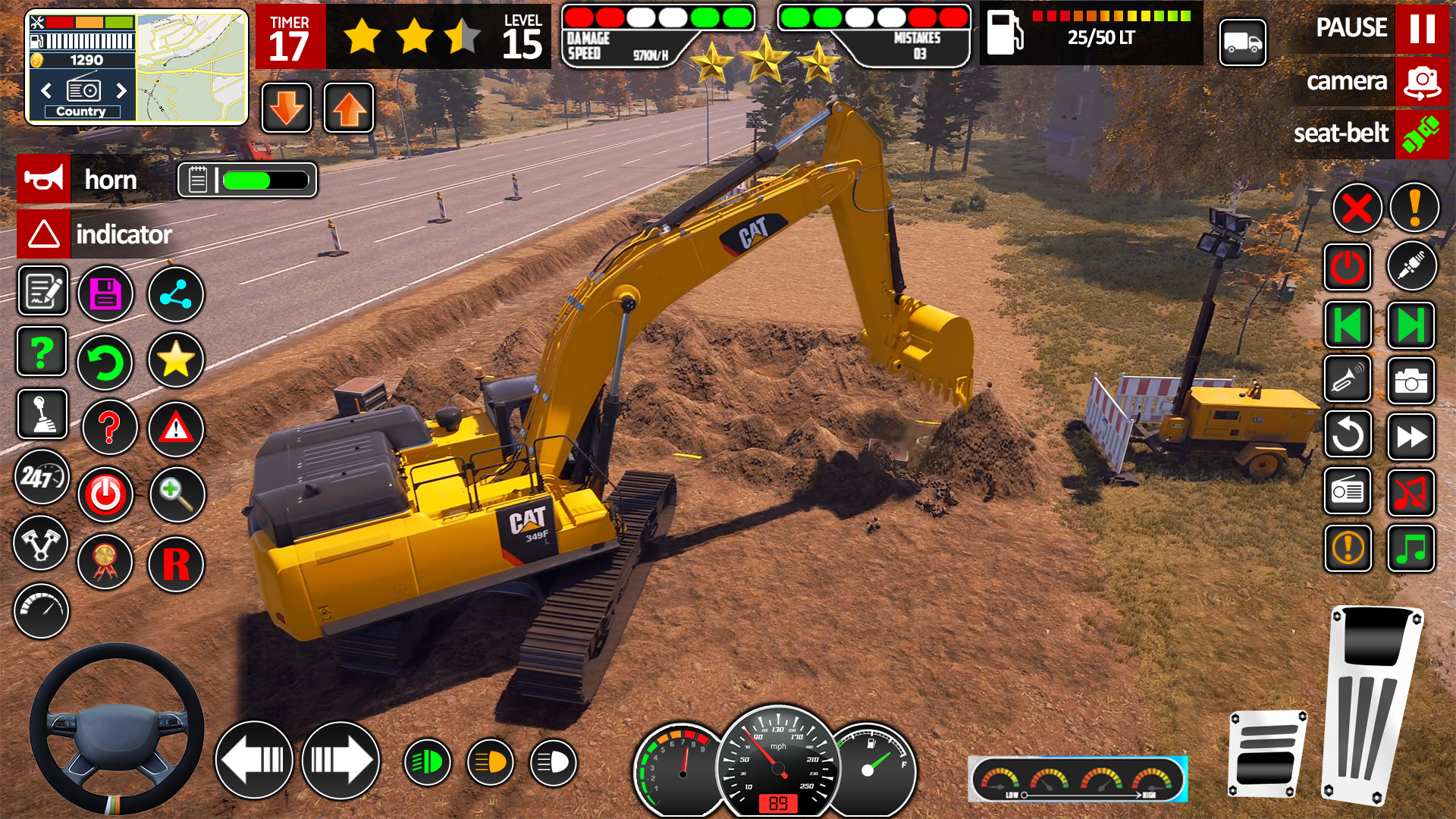Activate the red R reverse button
1456x819 pixels.
pyautogui.click(x=176, y=564)
